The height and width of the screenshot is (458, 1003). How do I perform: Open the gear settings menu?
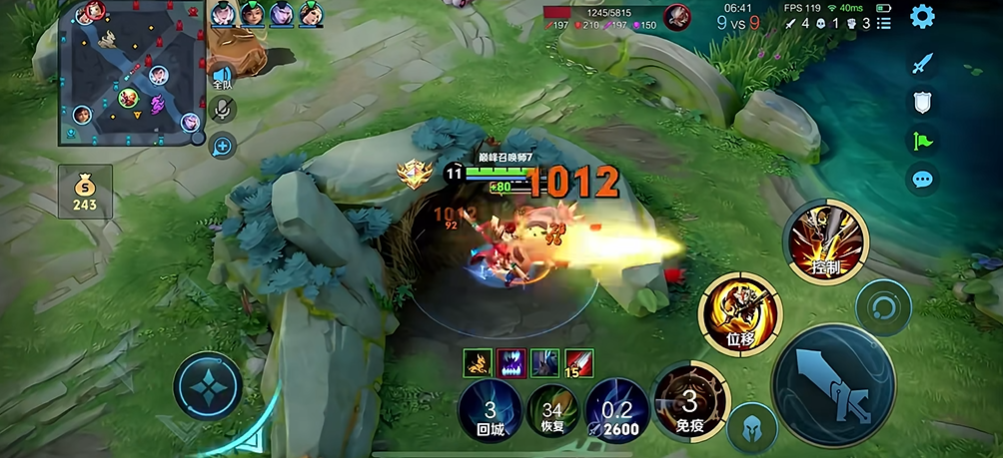[922, 17]
